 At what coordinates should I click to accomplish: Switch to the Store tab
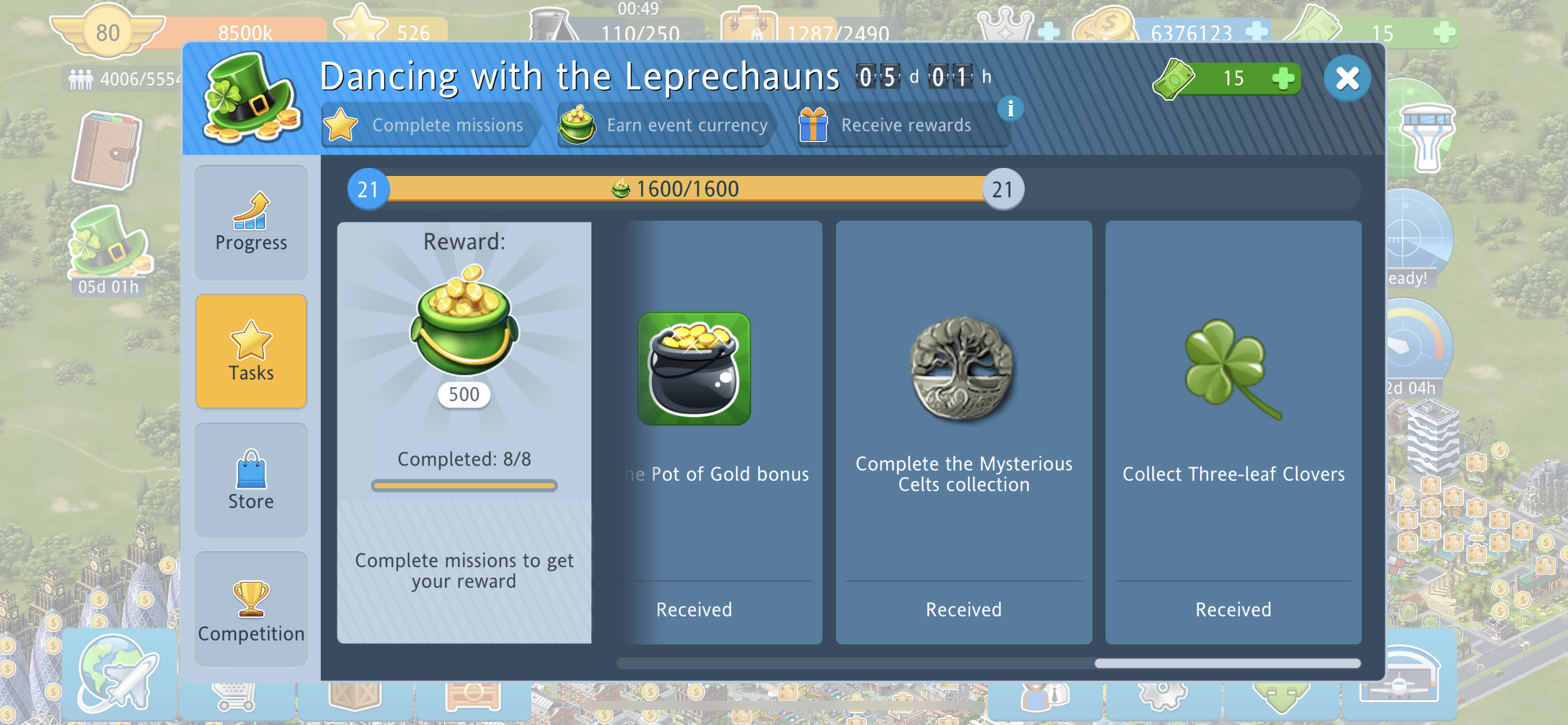[251, 480]
